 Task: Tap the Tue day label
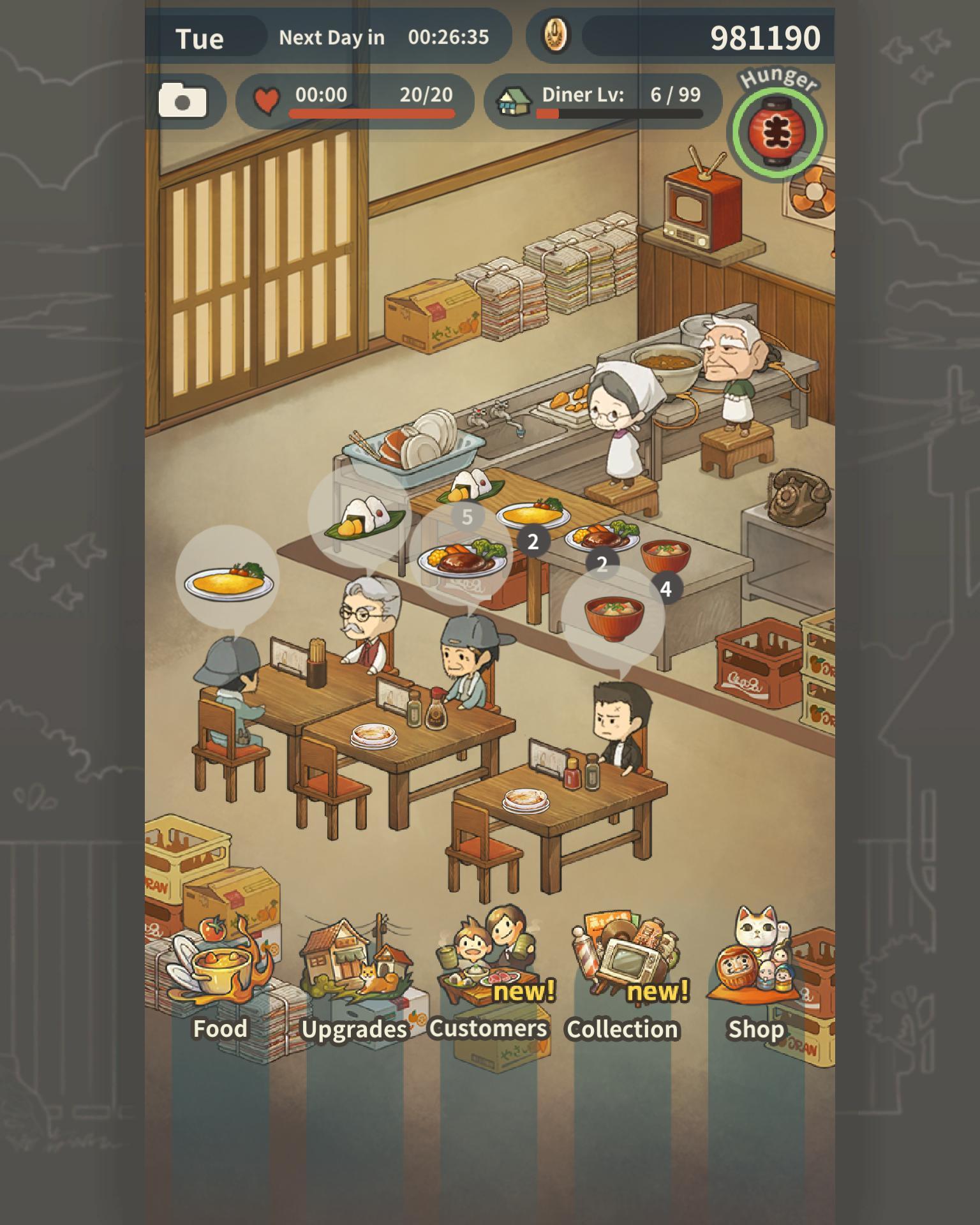pos(202,38)
